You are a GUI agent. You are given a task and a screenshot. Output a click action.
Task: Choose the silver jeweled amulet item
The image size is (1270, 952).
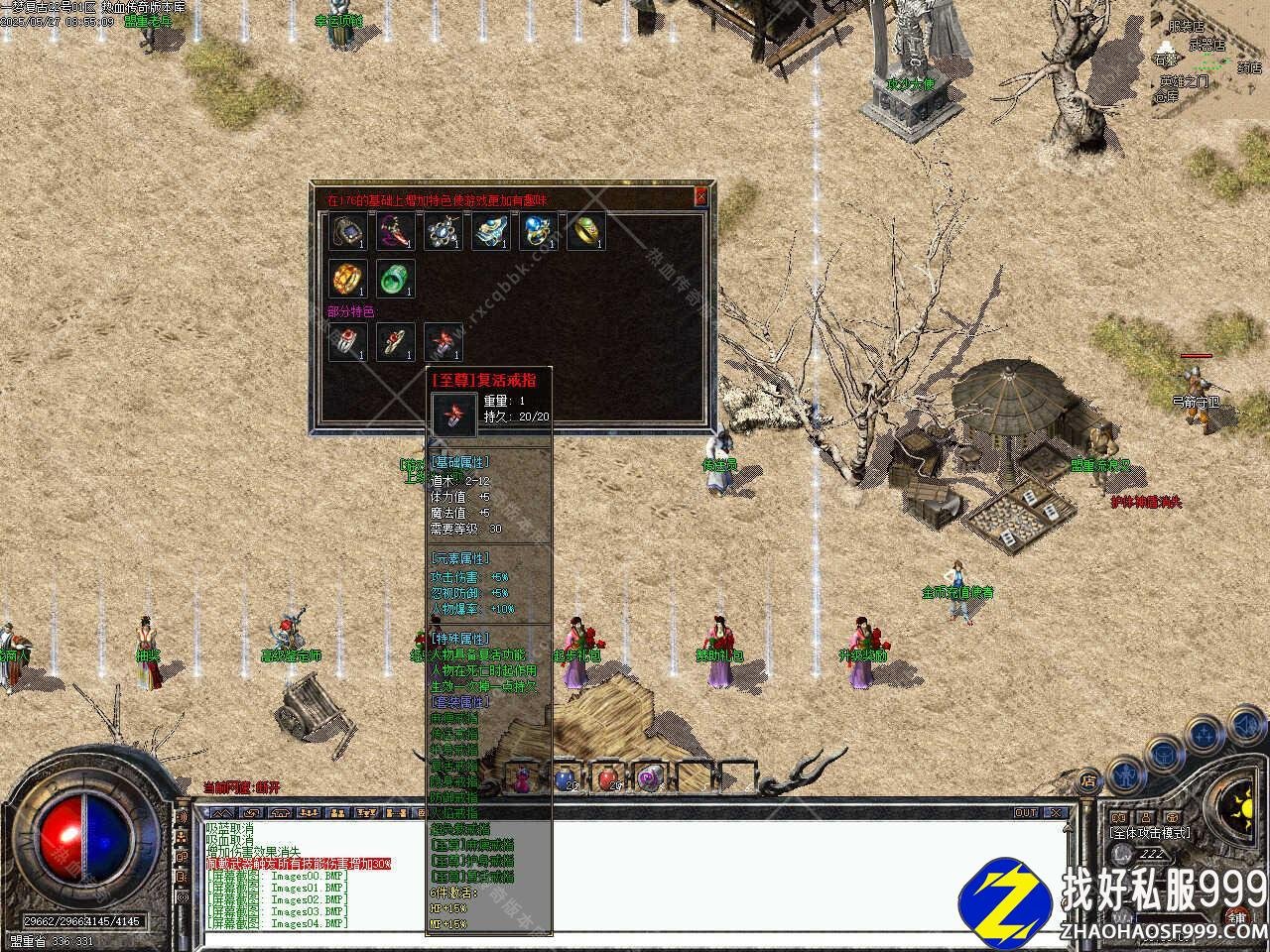pos(443,231)
